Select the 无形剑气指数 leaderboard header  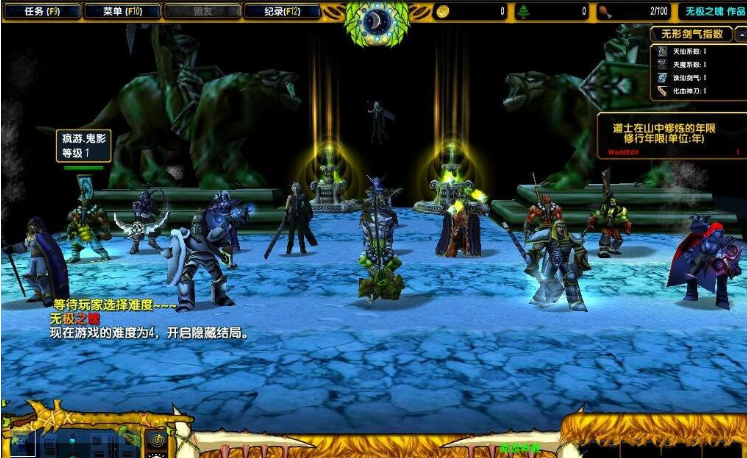[x=696, y=34]
